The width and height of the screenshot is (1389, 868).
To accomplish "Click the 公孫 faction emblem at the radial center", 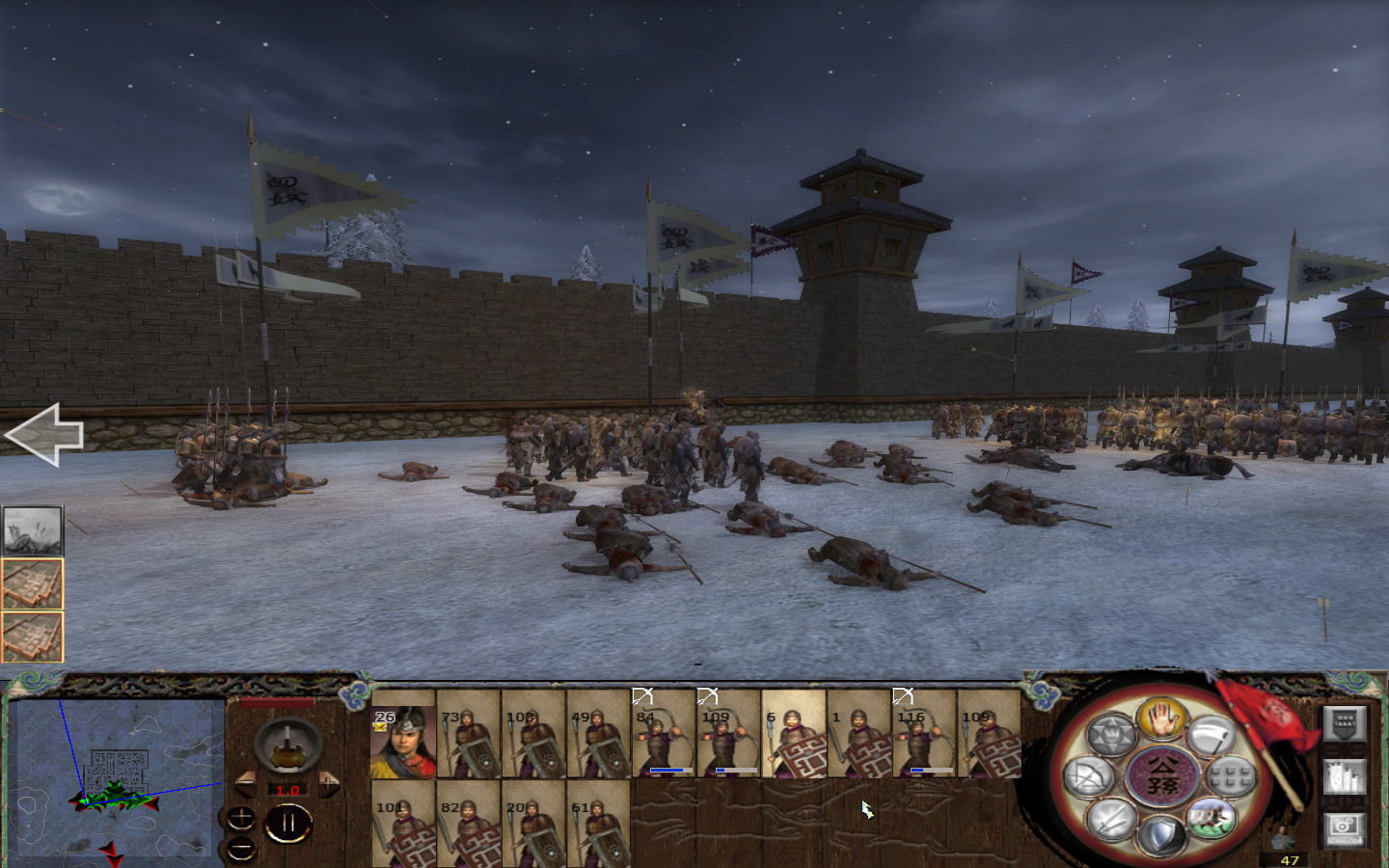I will click(1161, 774).
